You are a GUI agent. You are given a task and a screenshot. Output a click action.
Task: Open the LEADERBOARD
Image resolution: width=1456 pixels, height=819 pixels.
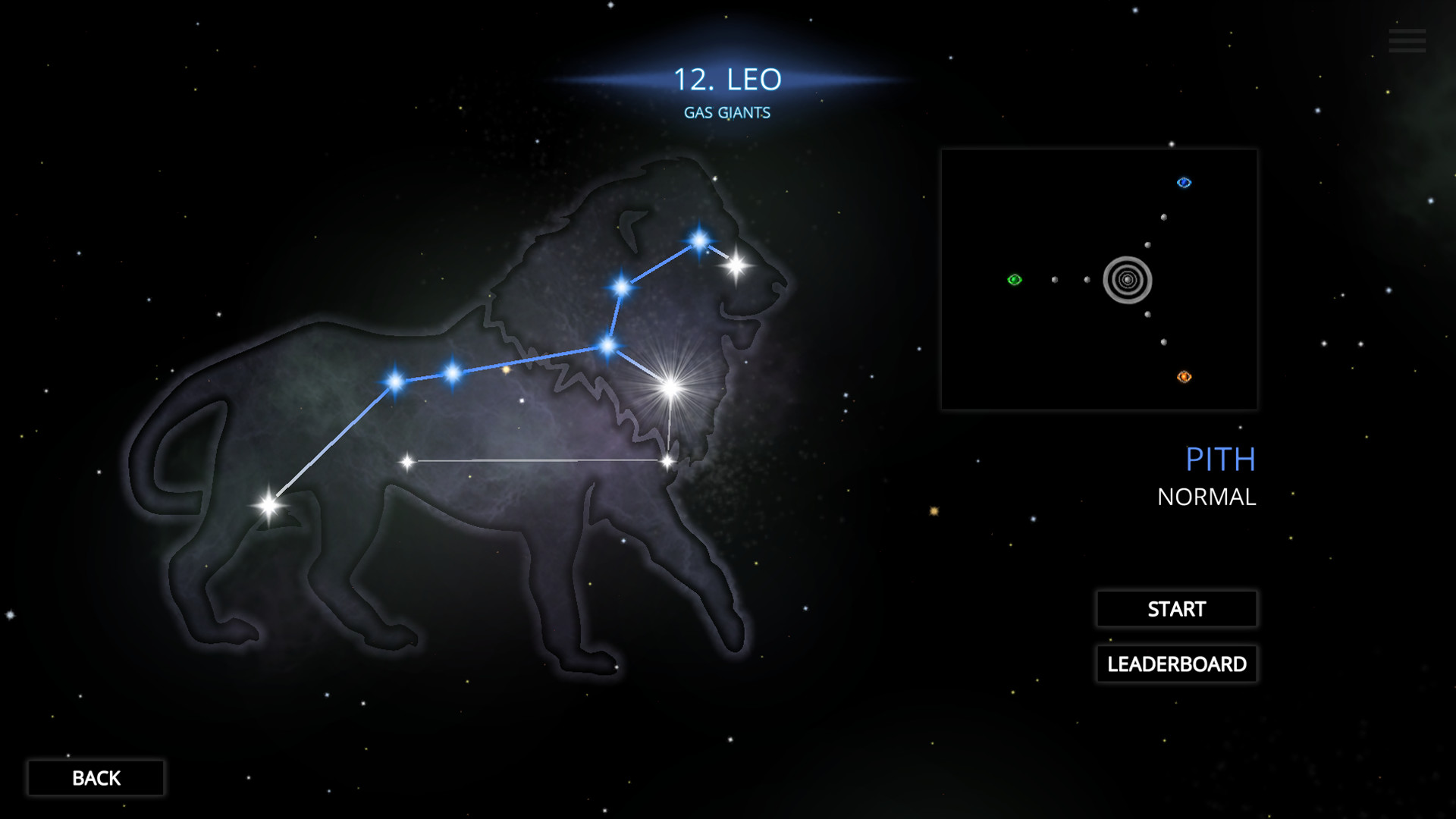[x=1176, y=664]
